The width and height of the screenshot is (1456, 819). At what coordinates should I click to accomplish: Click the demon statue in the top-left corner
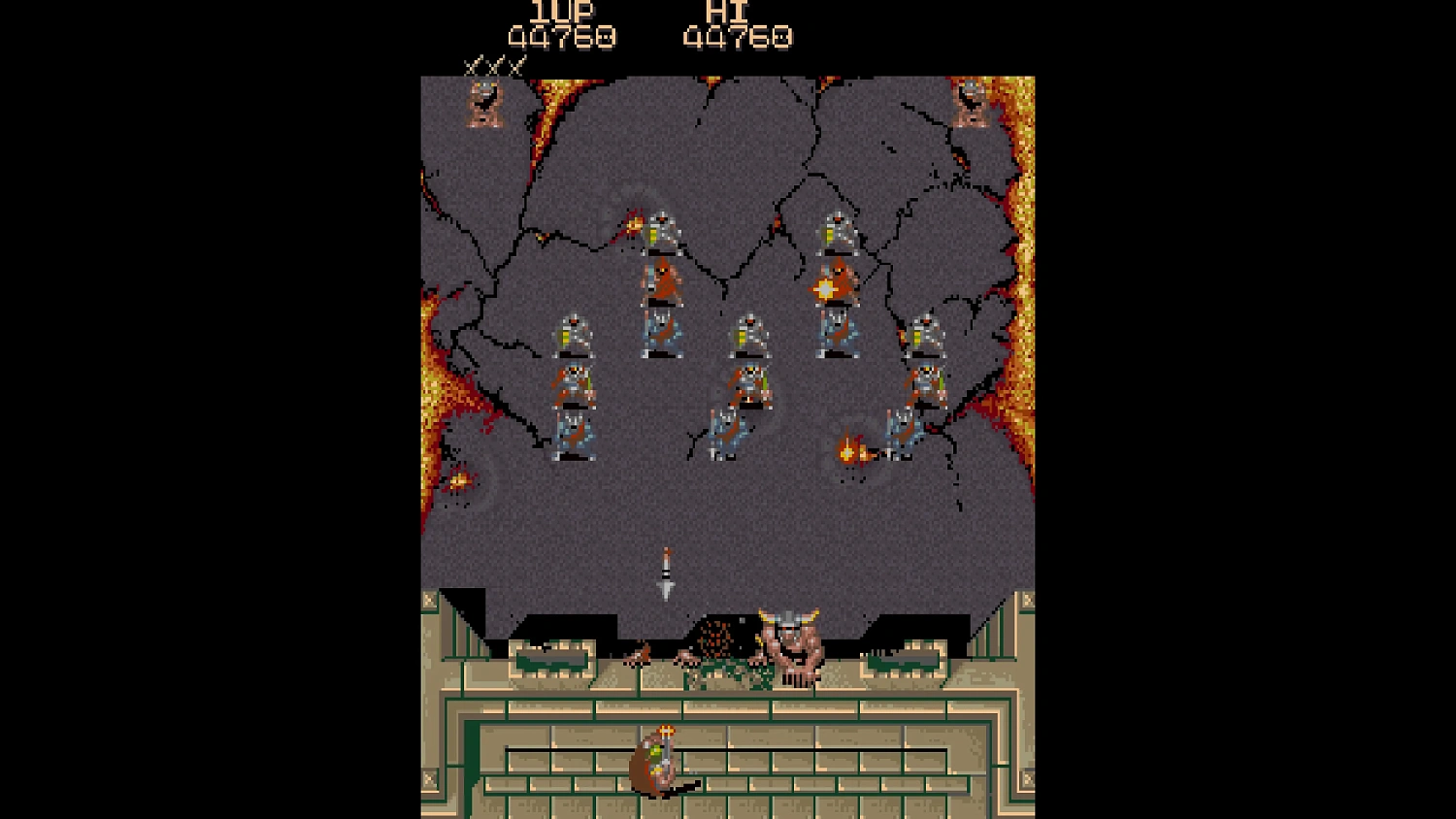(484, 105)
